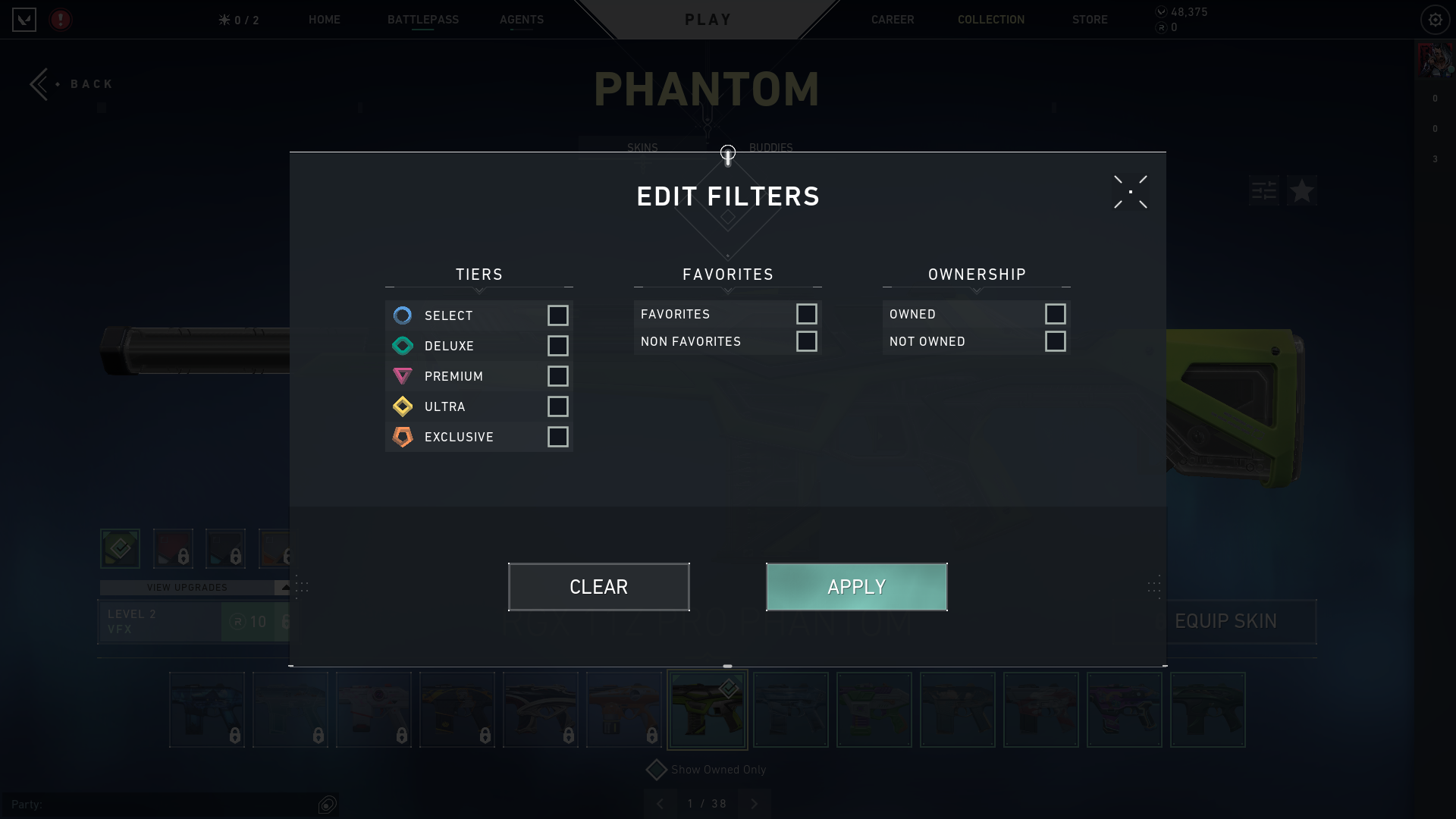Click the Select tier icon
Screen dimensions: 1456x819
403,315
